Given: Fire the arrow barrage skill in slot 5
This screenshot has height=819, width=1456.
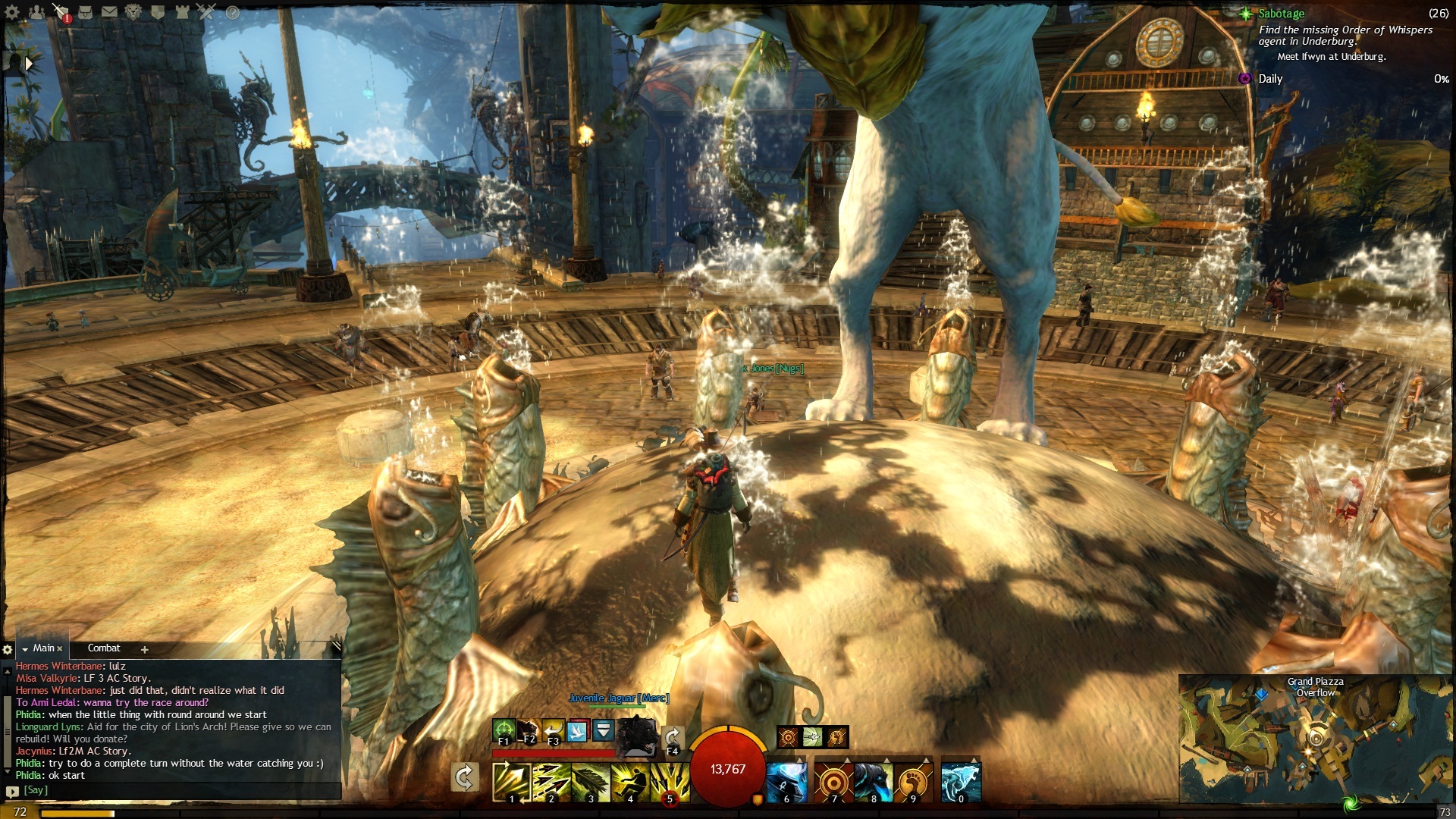Looking at the screenshot, I should pos(669,782).
